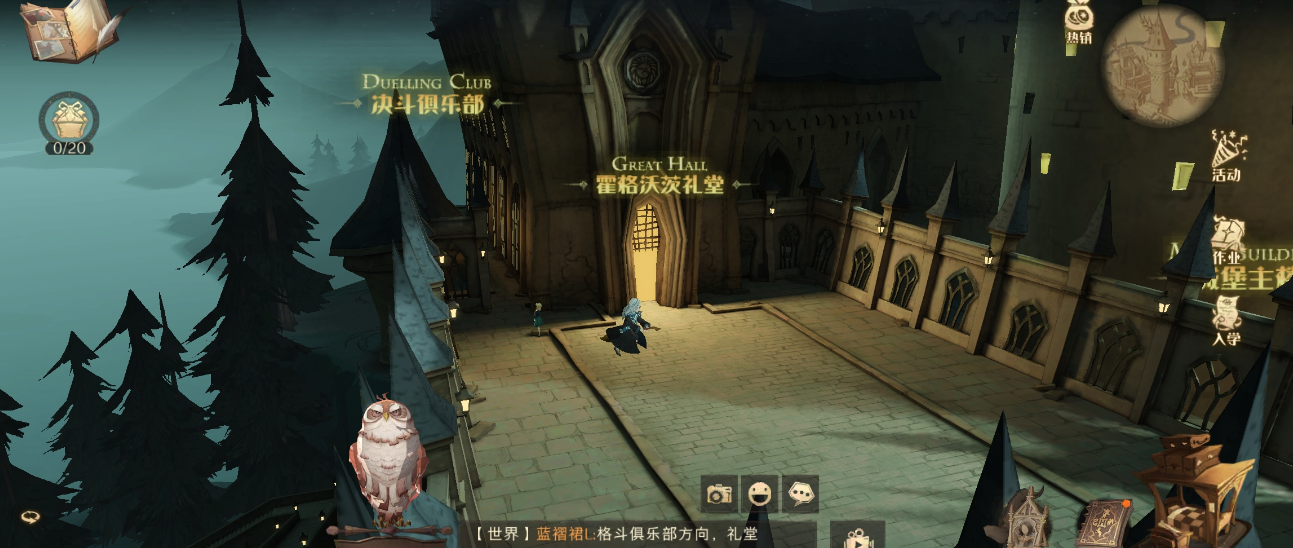The image size is (1293, 548).
Task: Open the 活动 events menu
Action: point(1225,156)
